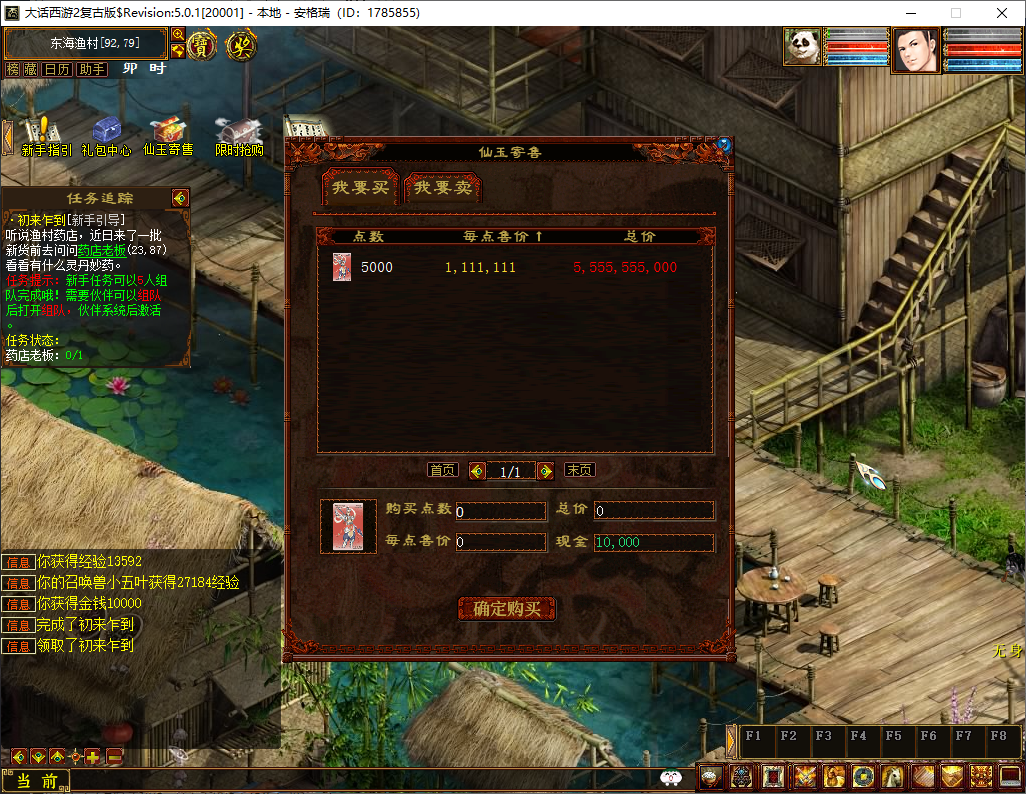Open 仙玉寄售 consignment icon

(168, 136)
